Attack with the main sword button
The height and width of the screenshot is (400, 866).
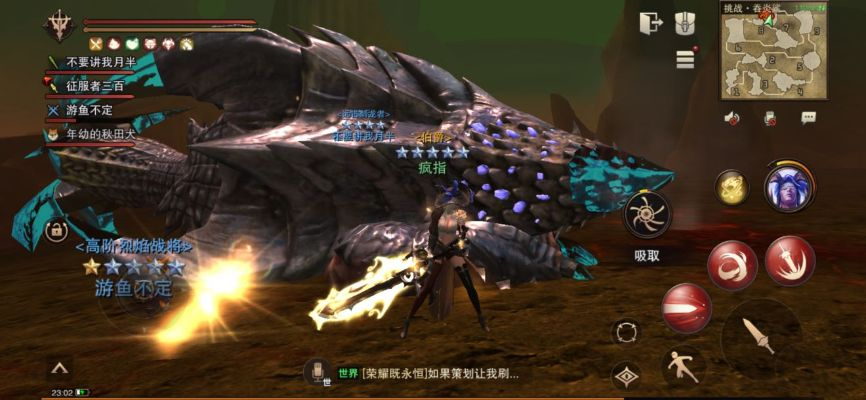click(761, 338)
